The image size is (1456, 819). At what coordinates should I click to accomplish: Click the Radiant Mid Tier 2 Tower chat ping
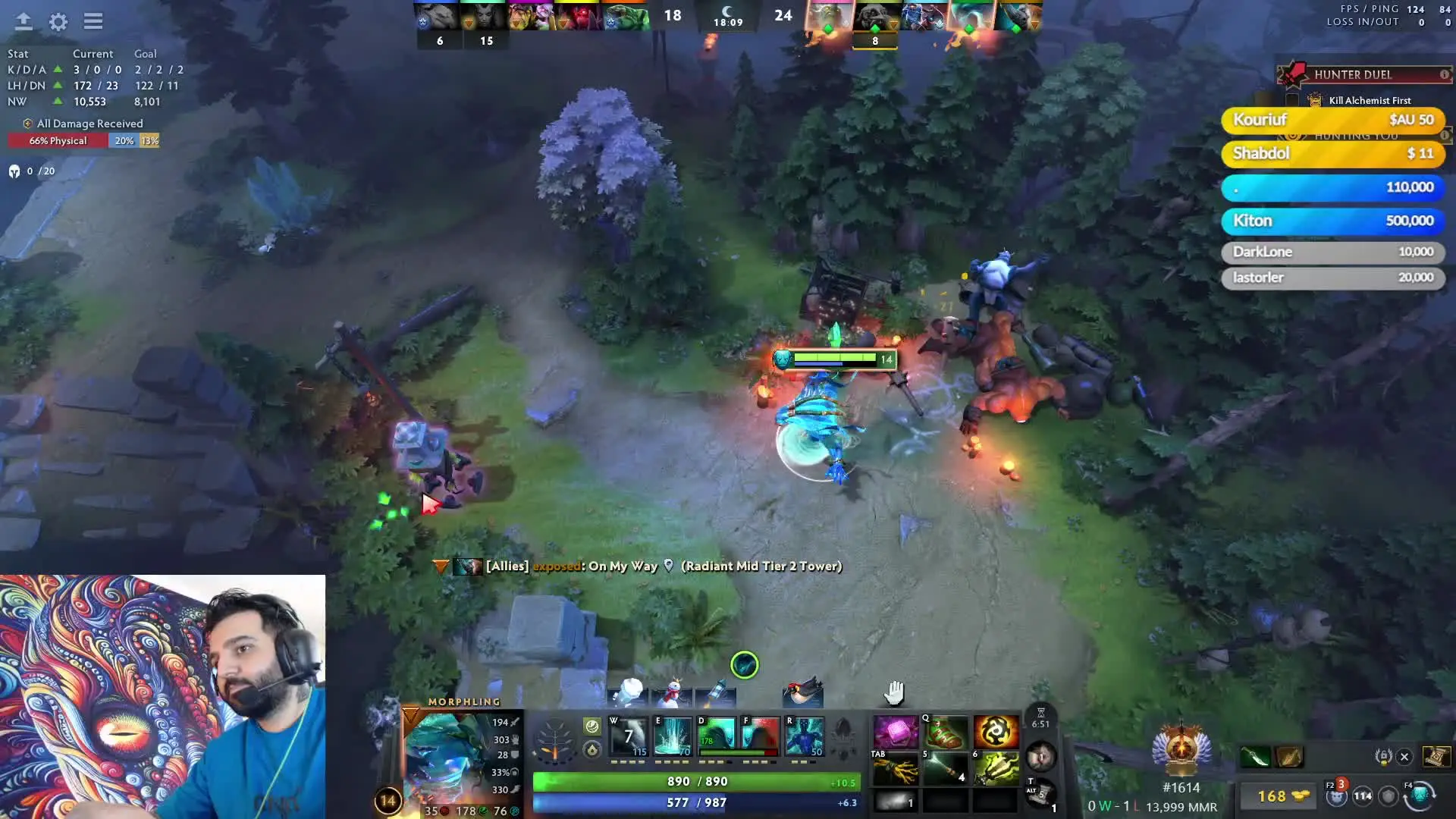[x=761, y=566]
